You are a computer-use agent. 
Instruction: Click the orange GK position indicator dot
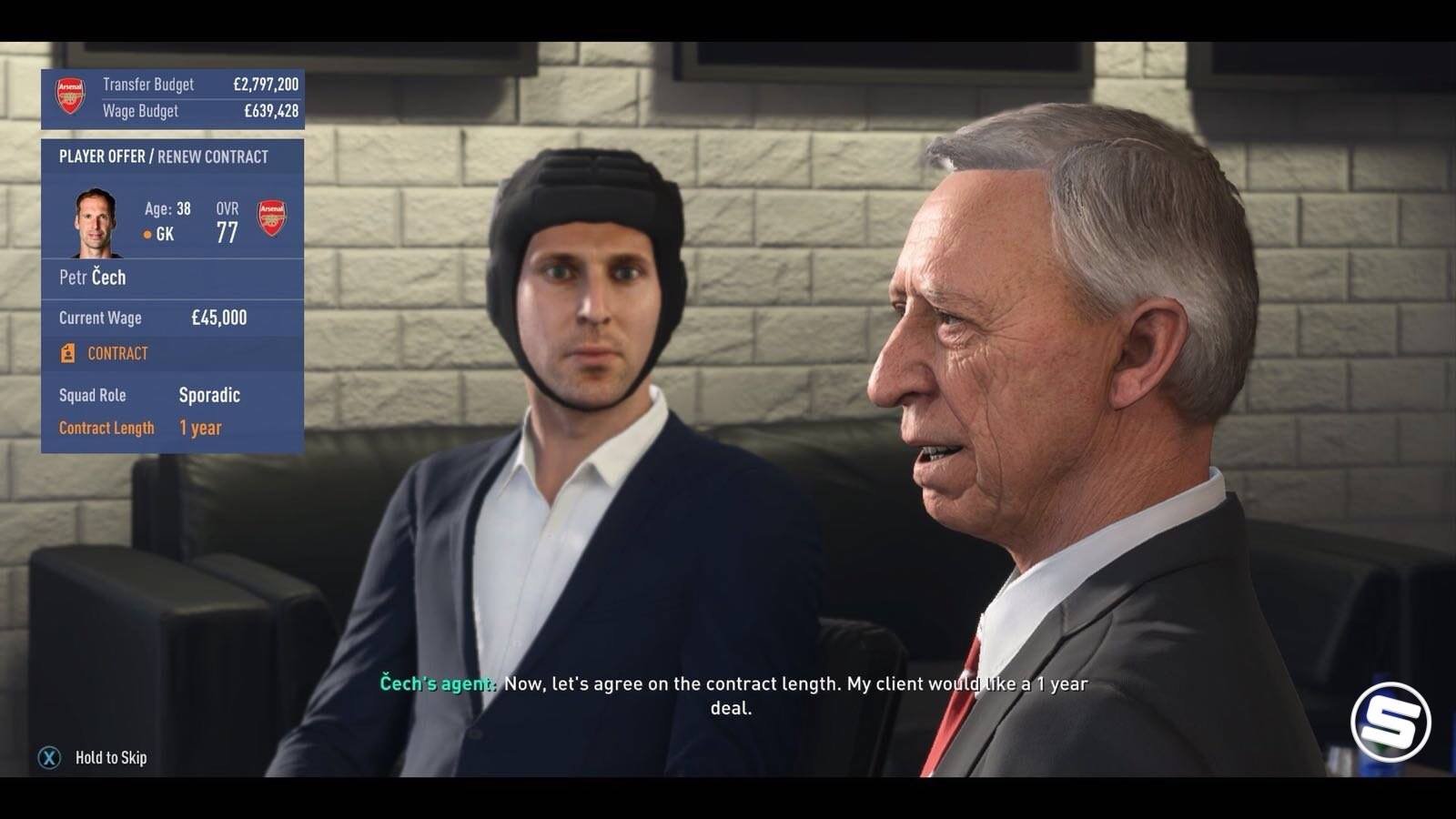coord(146,236)
